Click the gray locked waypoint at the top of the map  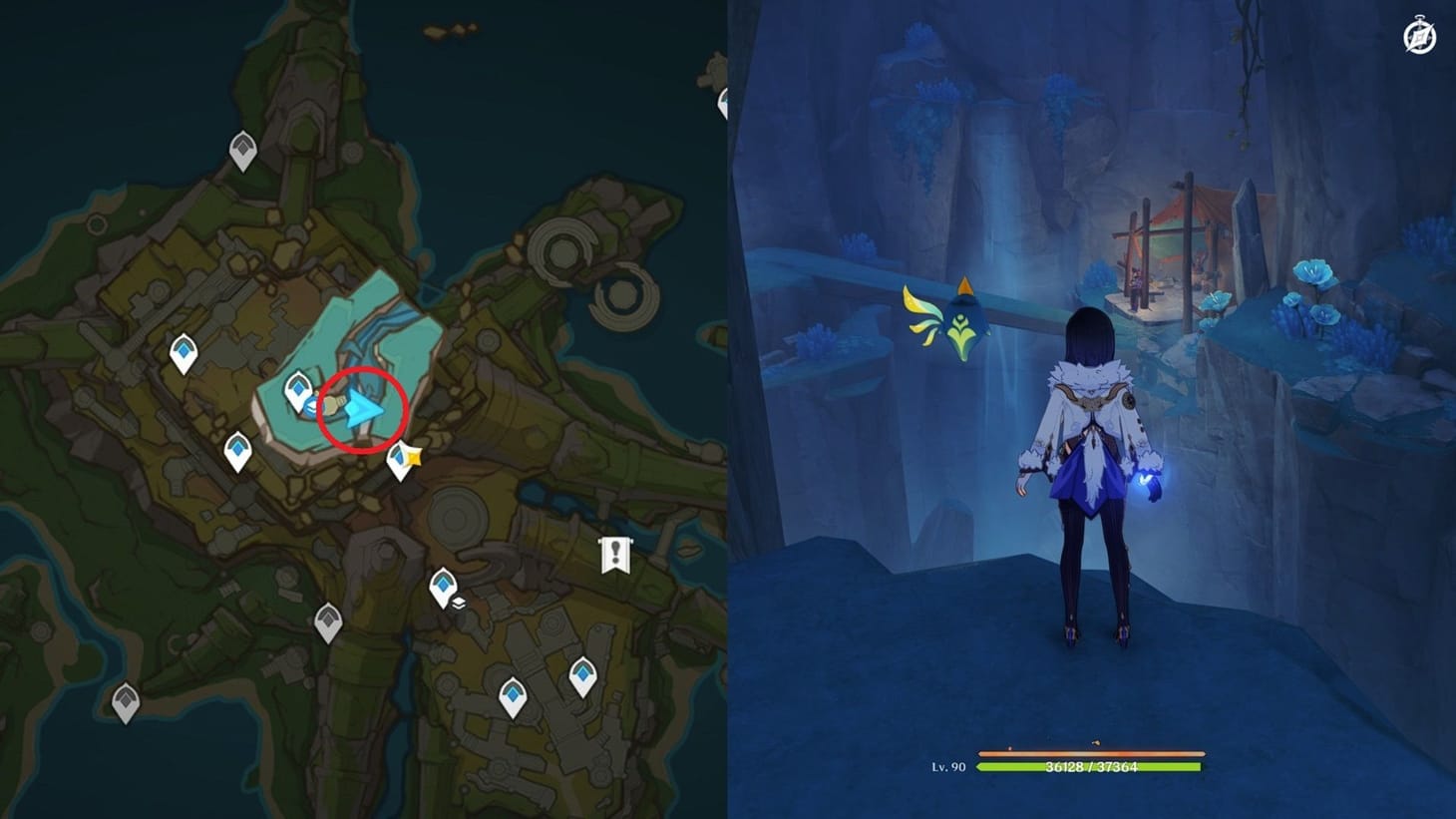click(242, 148)
